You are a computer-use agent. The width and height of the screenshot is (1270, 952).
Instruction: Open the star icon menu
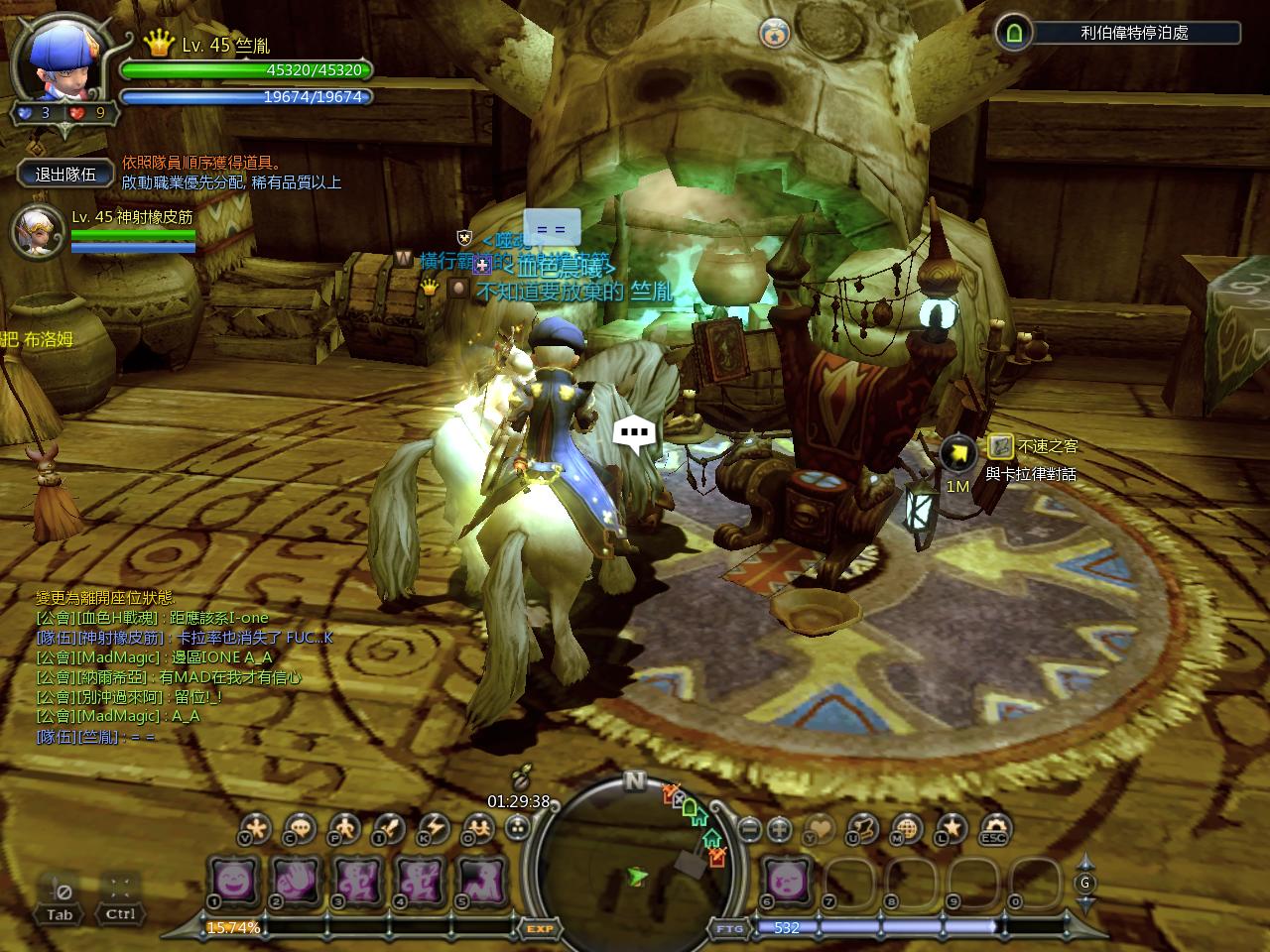click(952, 827)
